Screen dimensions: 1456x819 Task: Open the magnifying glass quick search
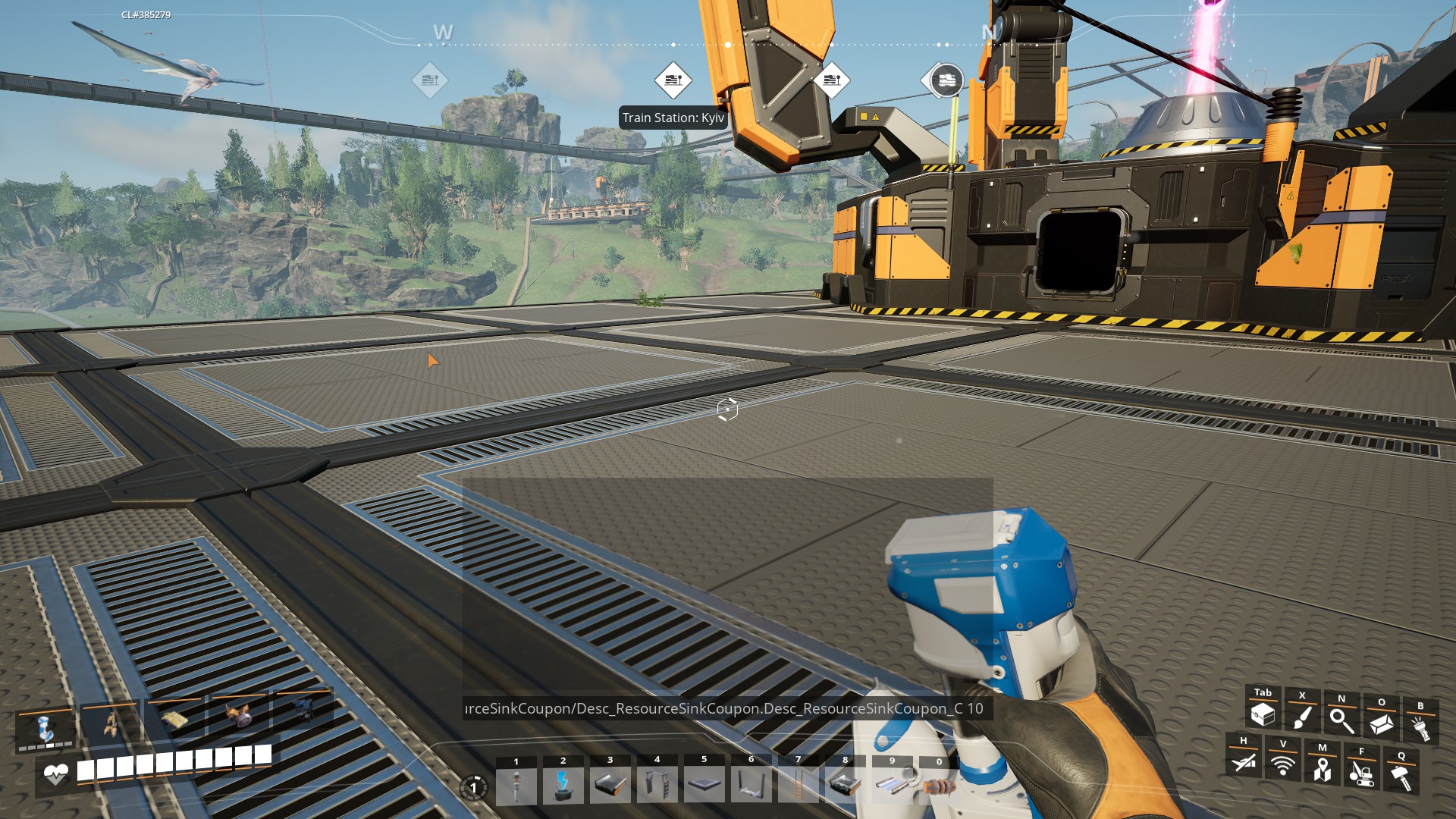tap(1341, 720)
